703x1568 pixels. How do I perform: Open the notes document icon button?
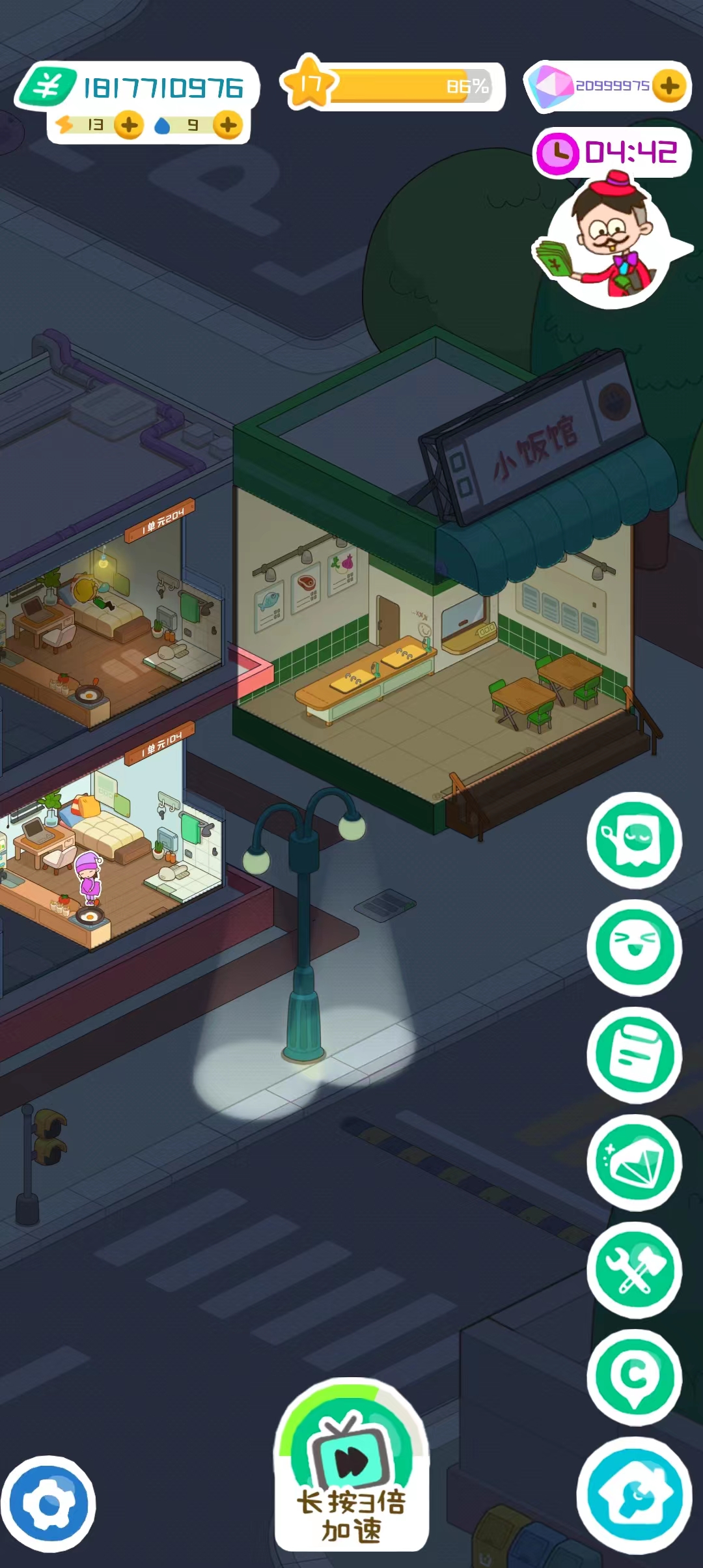(635, 1055)
